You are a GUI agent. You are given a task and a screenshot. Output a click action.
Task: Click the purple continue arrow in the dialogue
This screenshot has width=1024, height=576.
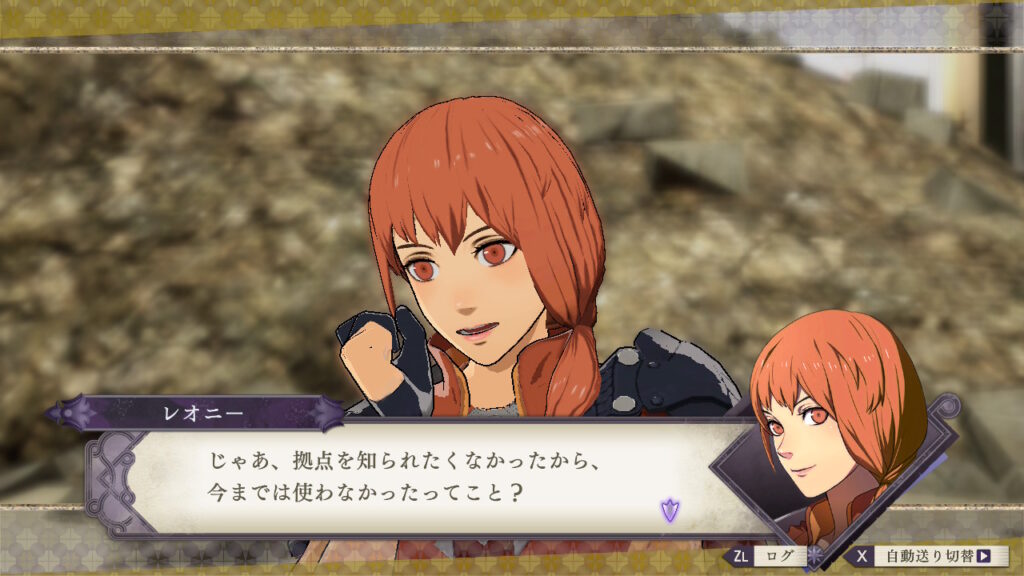pos(668,510)
